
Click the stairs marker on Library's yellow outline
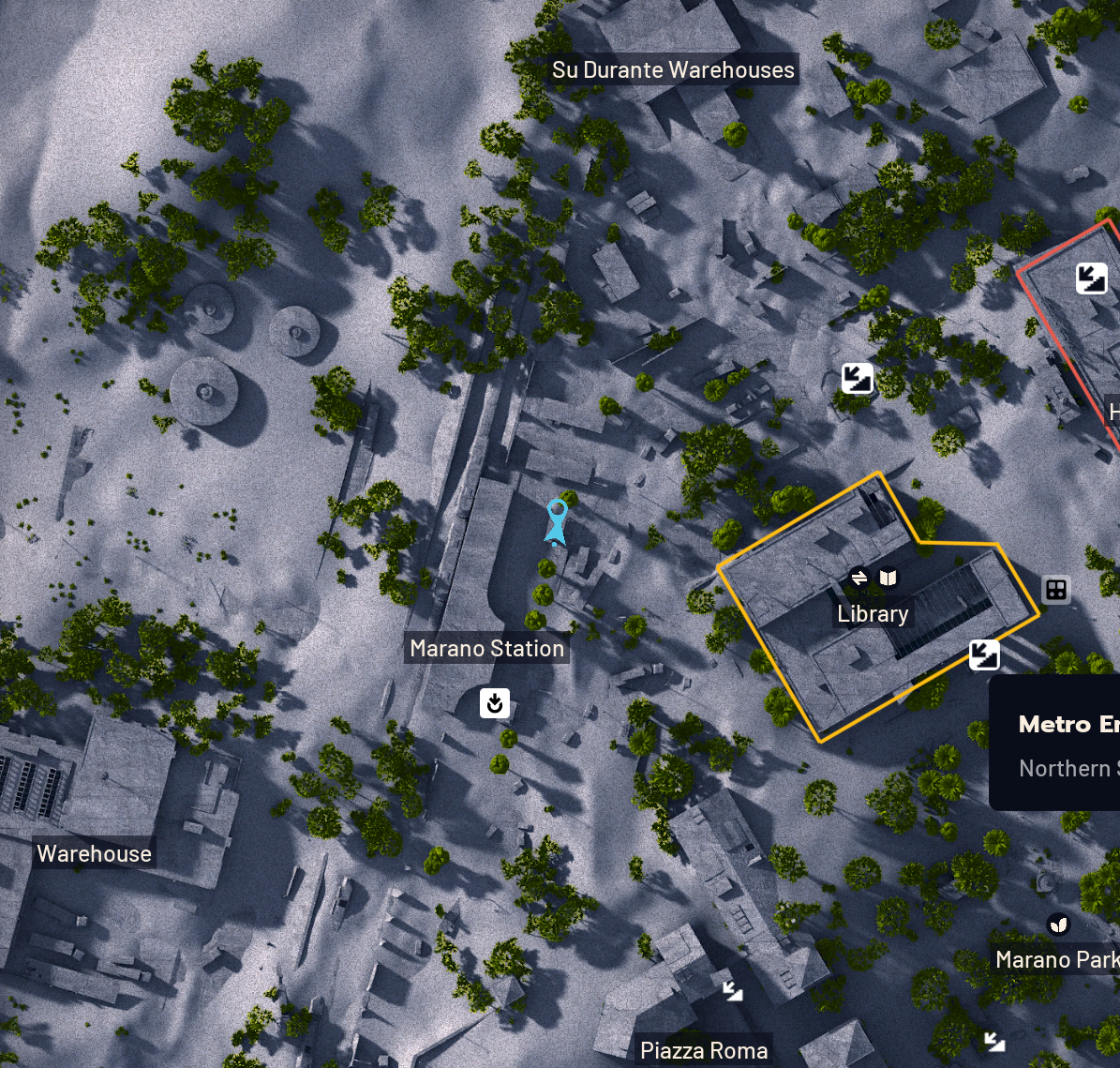[x=984, y=654]
